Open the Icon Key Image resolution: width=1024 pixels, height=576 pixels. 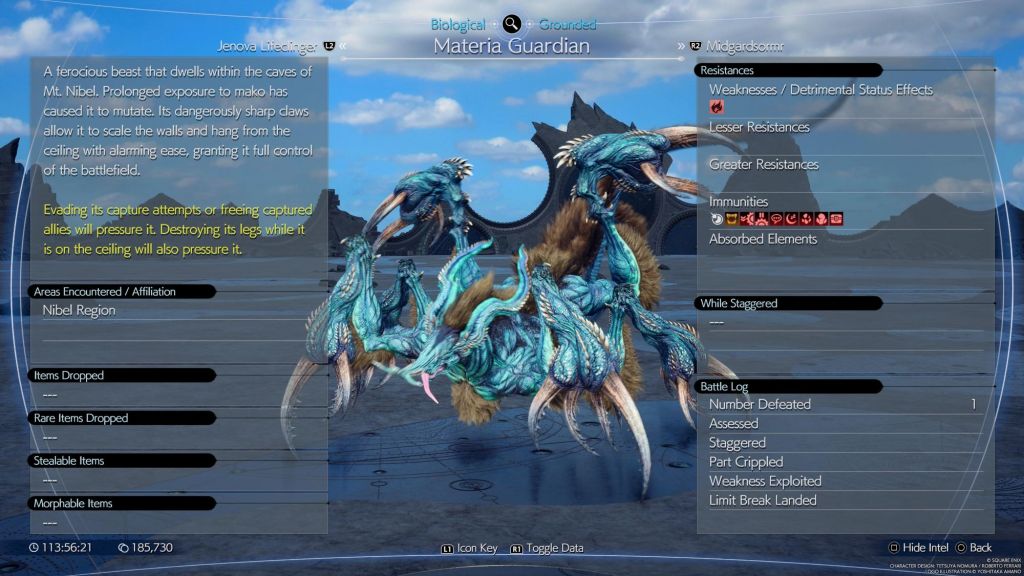(x=470, y=548)
